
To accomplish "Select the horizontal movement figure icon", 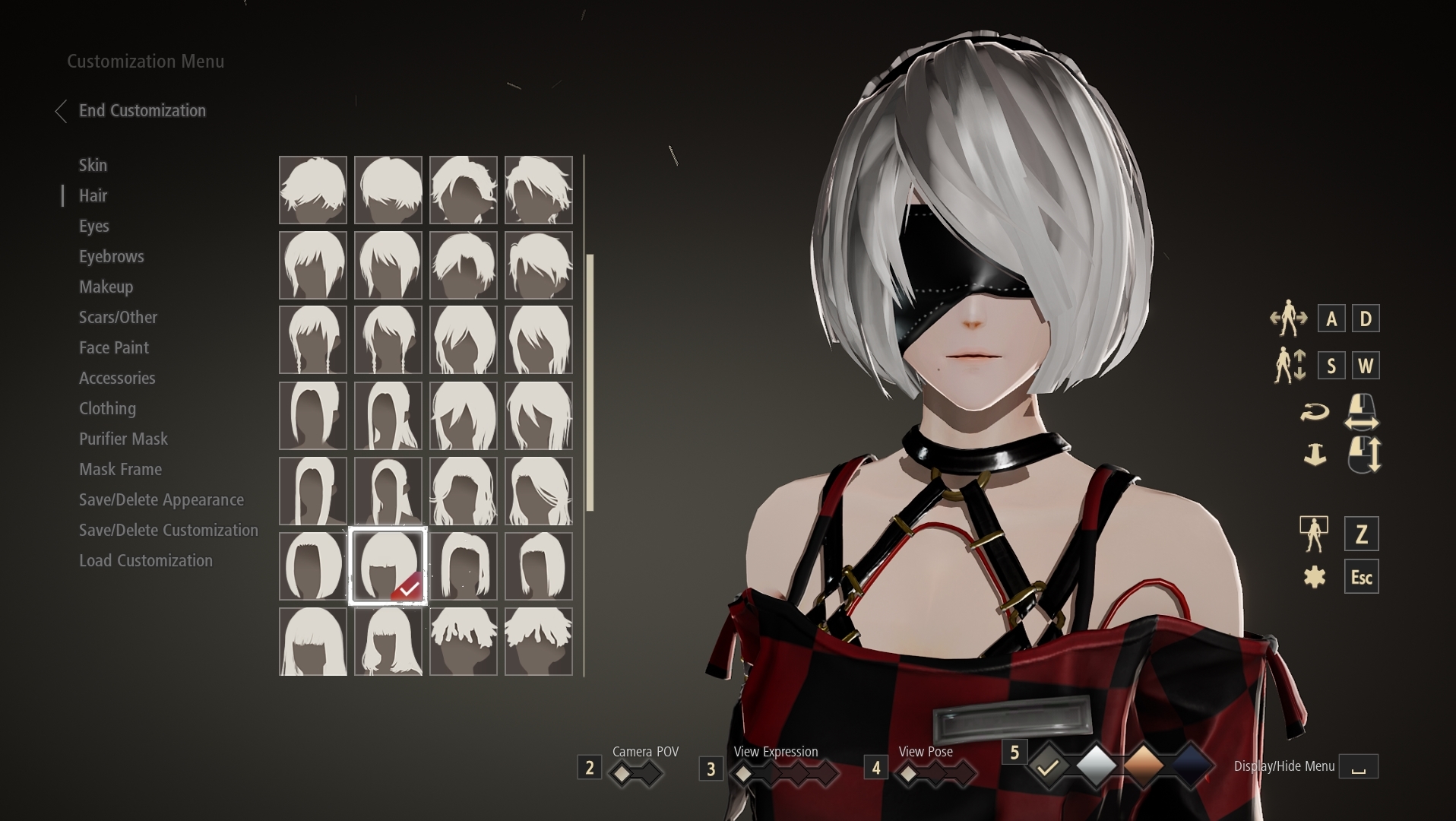I will [1287, 319].
